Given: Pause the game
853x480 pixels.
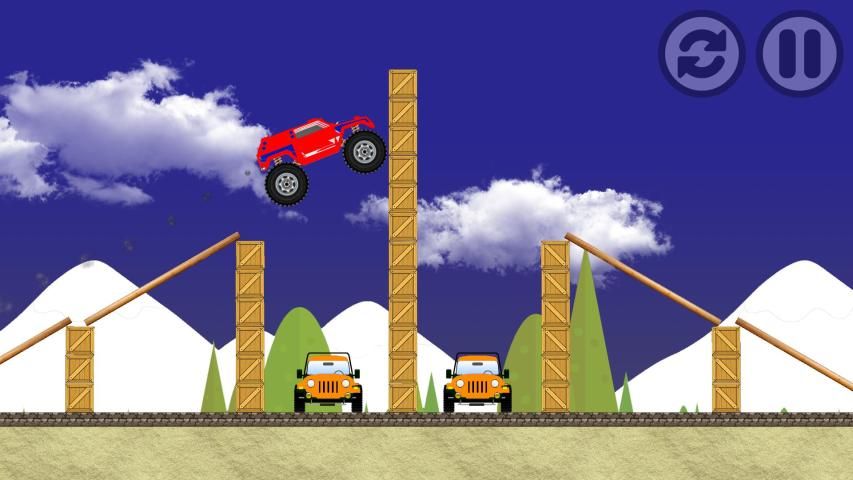Looking at the screenshot, I should tap(799, 53).
